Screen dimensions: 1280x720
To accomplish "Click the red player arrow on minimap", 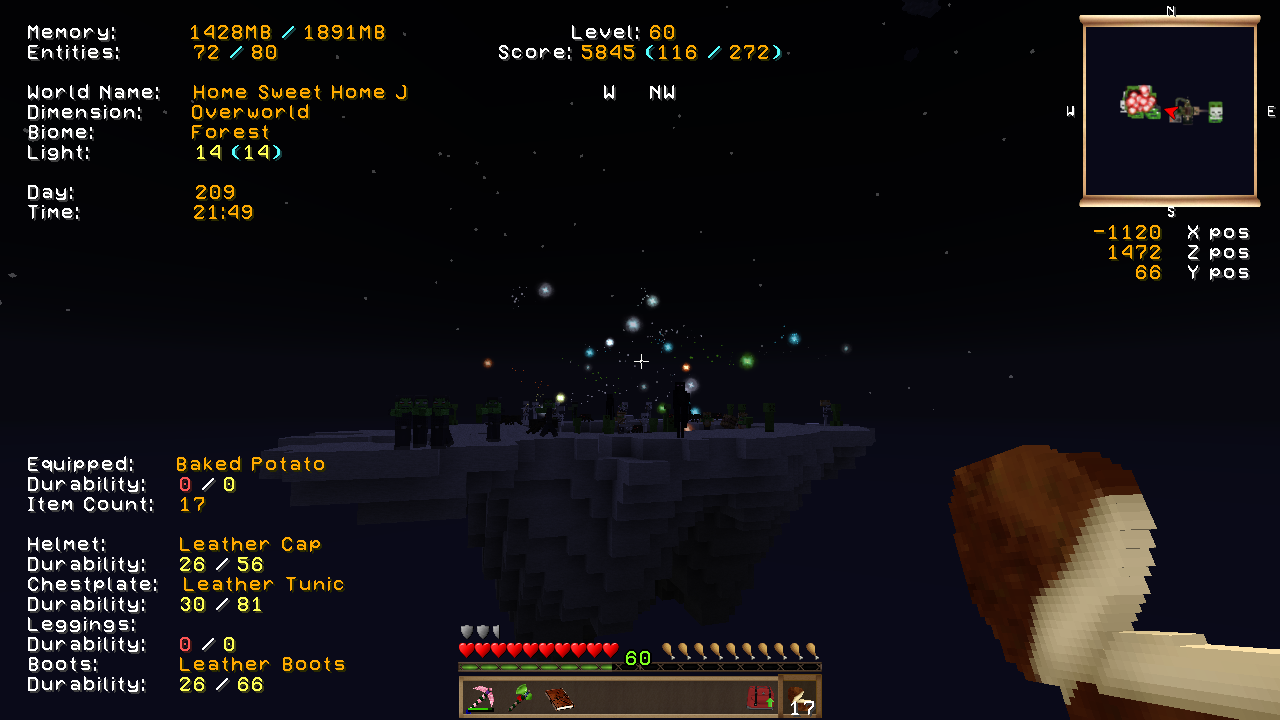I will click(x=1170, y=112).
